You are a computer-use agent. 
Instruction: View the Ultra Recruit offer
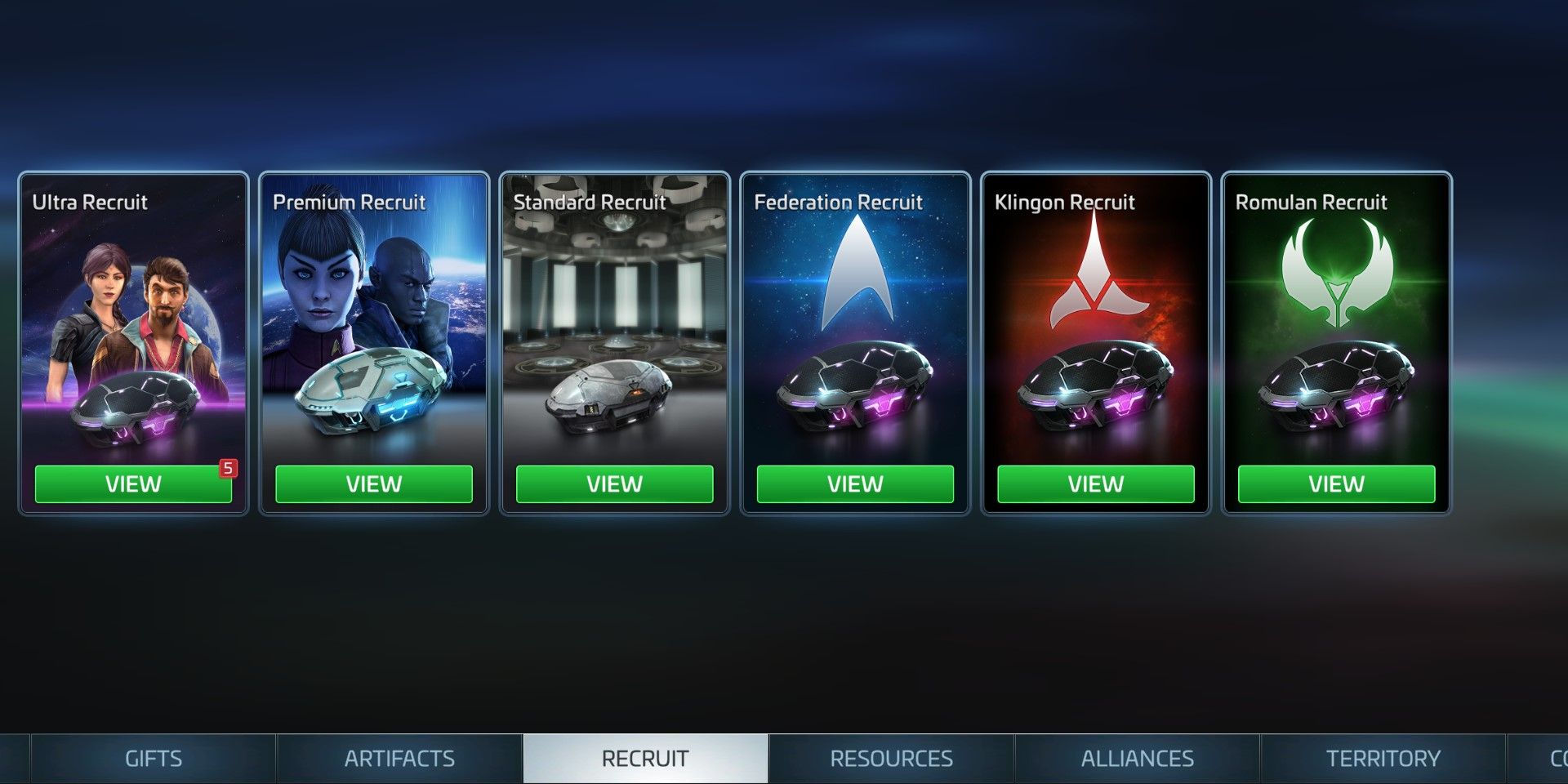point(133,483)
